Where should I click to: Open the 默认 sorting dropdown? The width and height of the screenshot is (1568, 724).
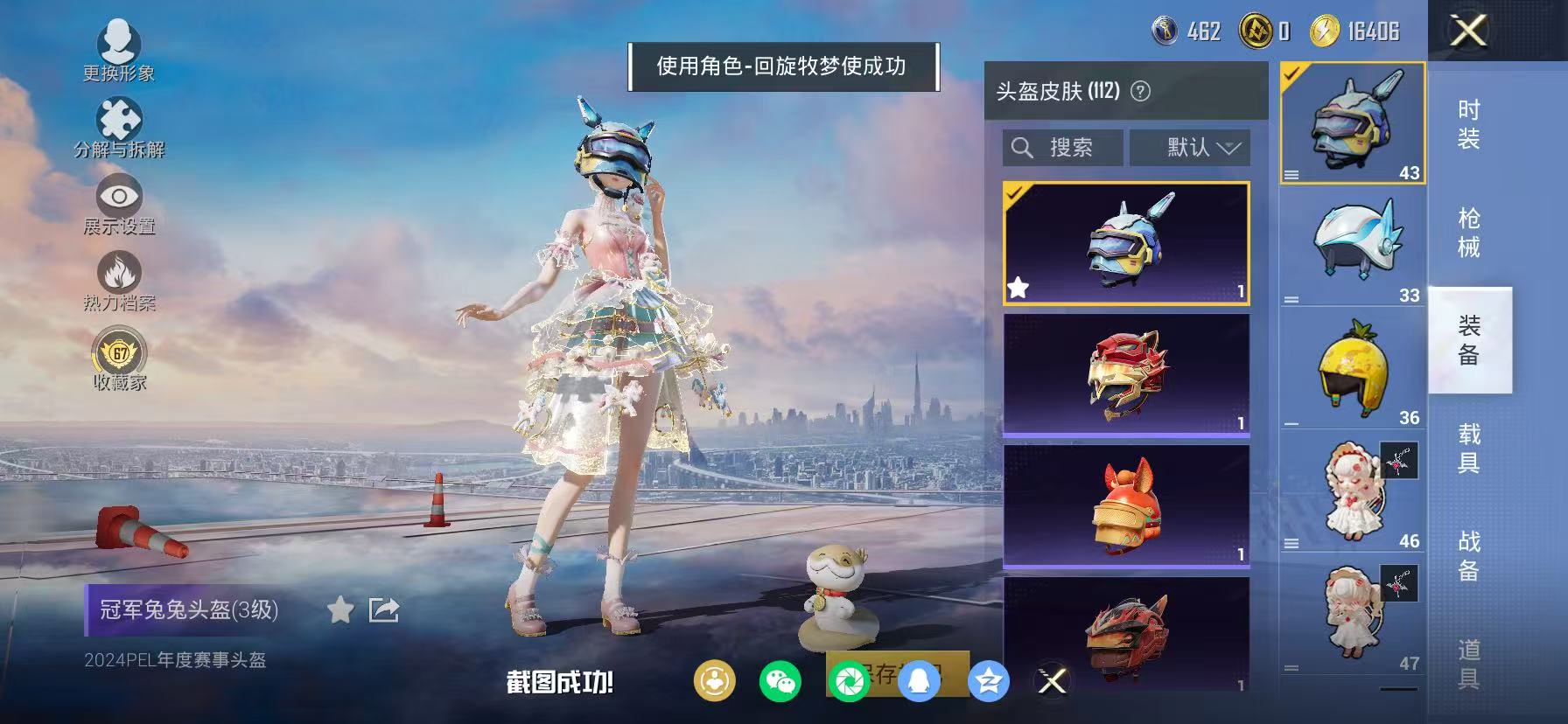[x=1191, y=147]
